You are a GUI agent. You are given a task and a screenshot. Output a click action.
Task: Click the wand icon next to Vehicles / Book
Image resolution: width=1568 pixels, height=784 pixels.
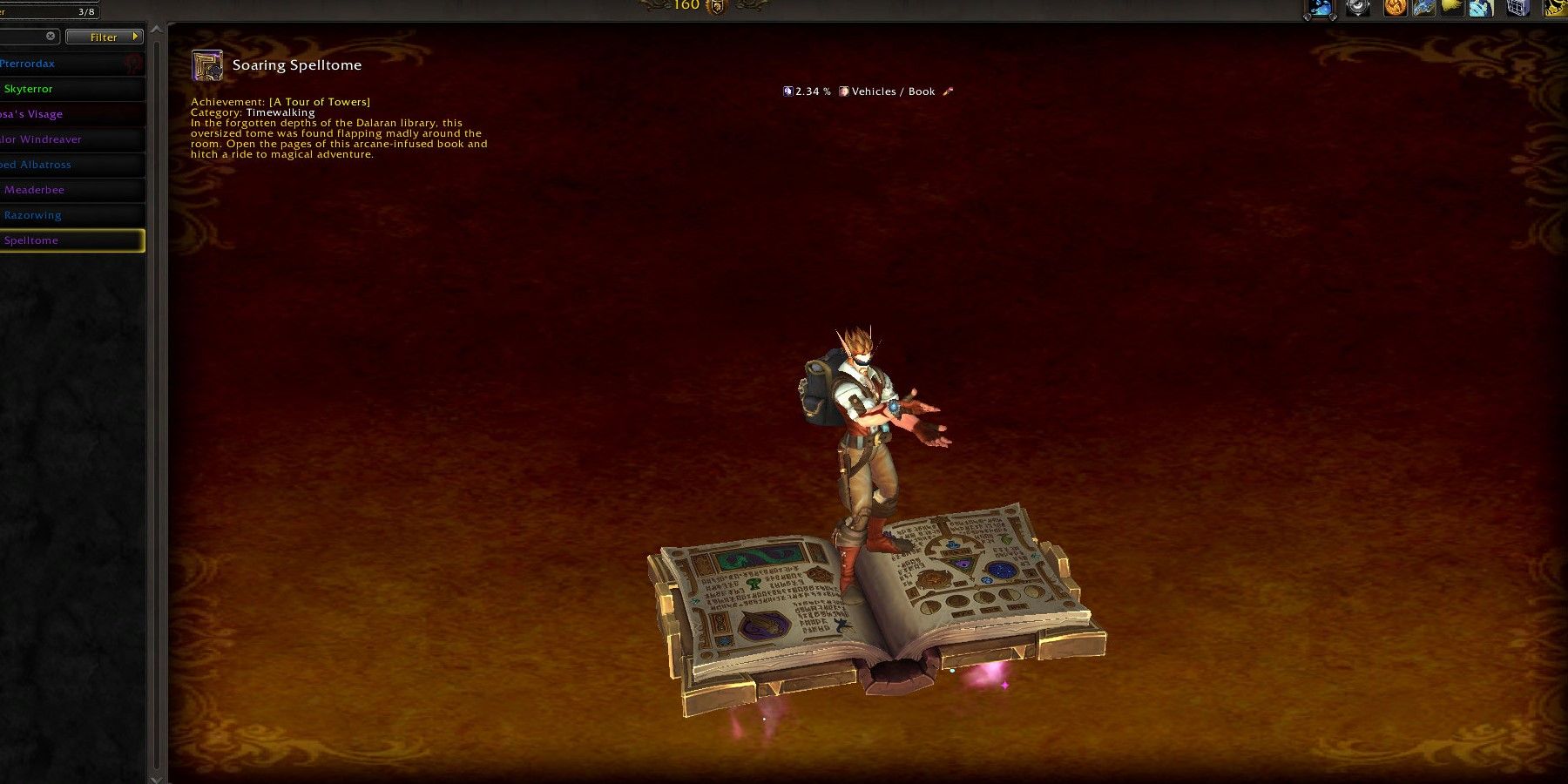[949, 91]
